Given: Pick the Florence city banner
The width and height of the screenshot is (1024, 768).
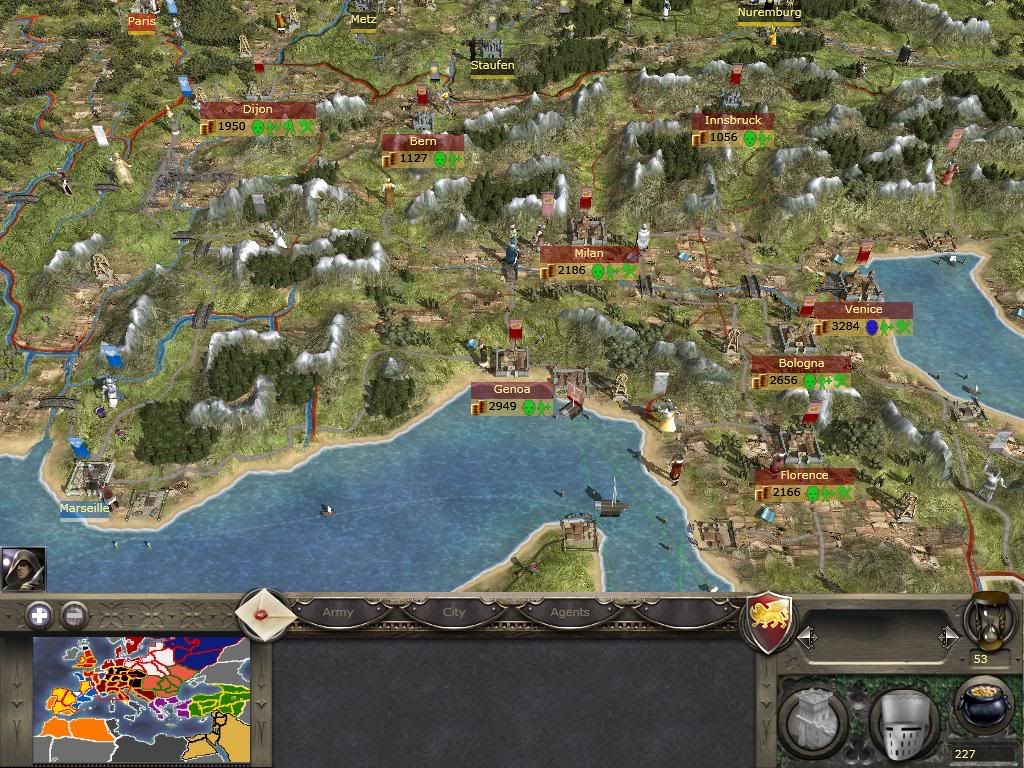Looking at the screenshot, I should click(x=805, y=476).
